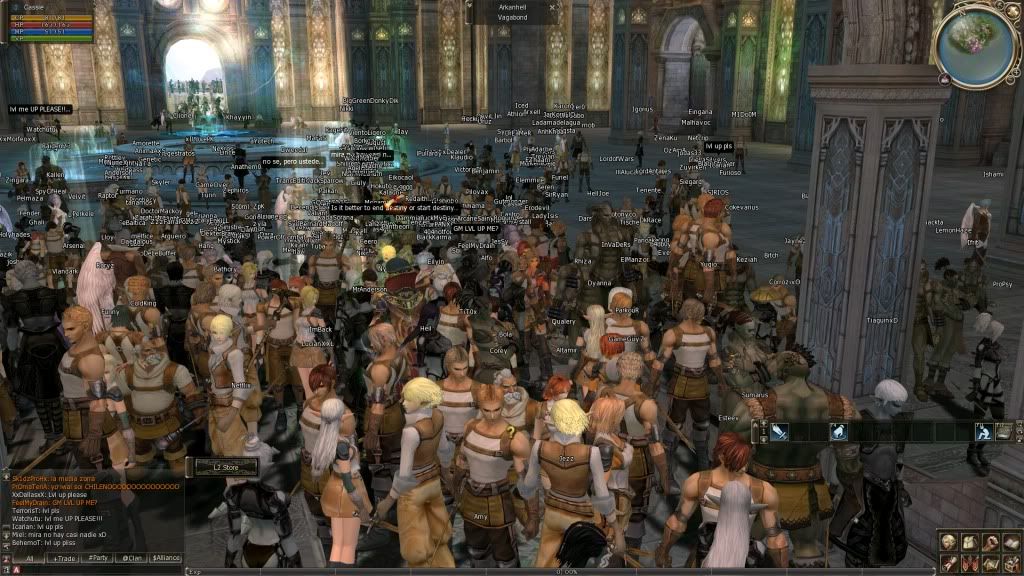The height and width of the screenshot is (576, 1024).
Task: Open the quest scroll icon
Action: (x=947, y=563)
